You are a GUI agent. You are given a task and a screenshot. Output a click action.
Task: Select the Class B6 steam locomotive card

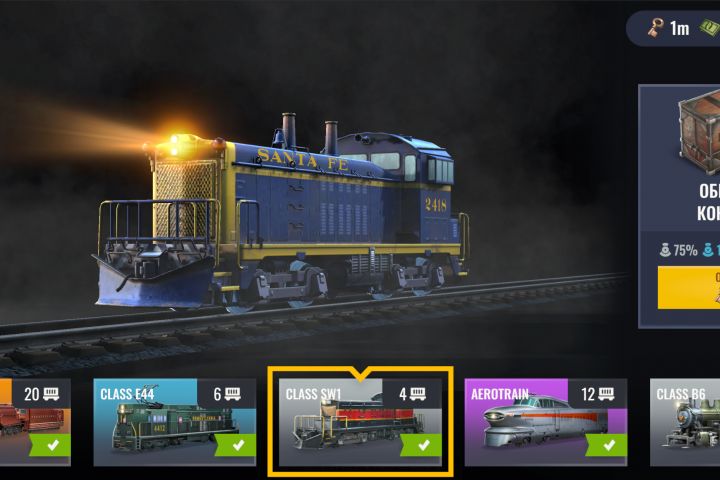click(687, 422)
